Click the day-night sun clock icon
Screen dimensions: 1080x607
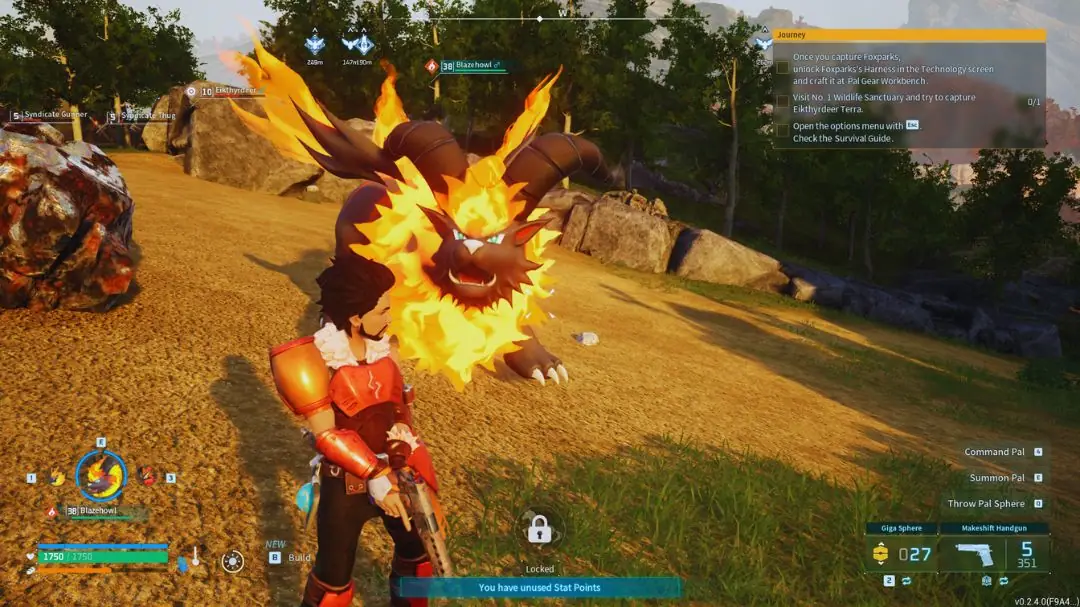(x=232, y=561)
